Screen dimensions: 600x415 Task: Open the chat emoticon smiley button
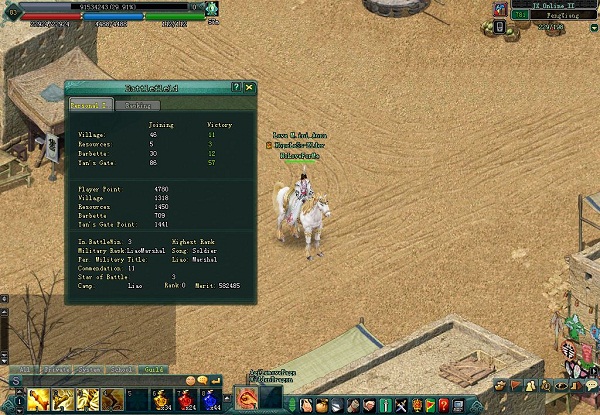pos(188,381)
